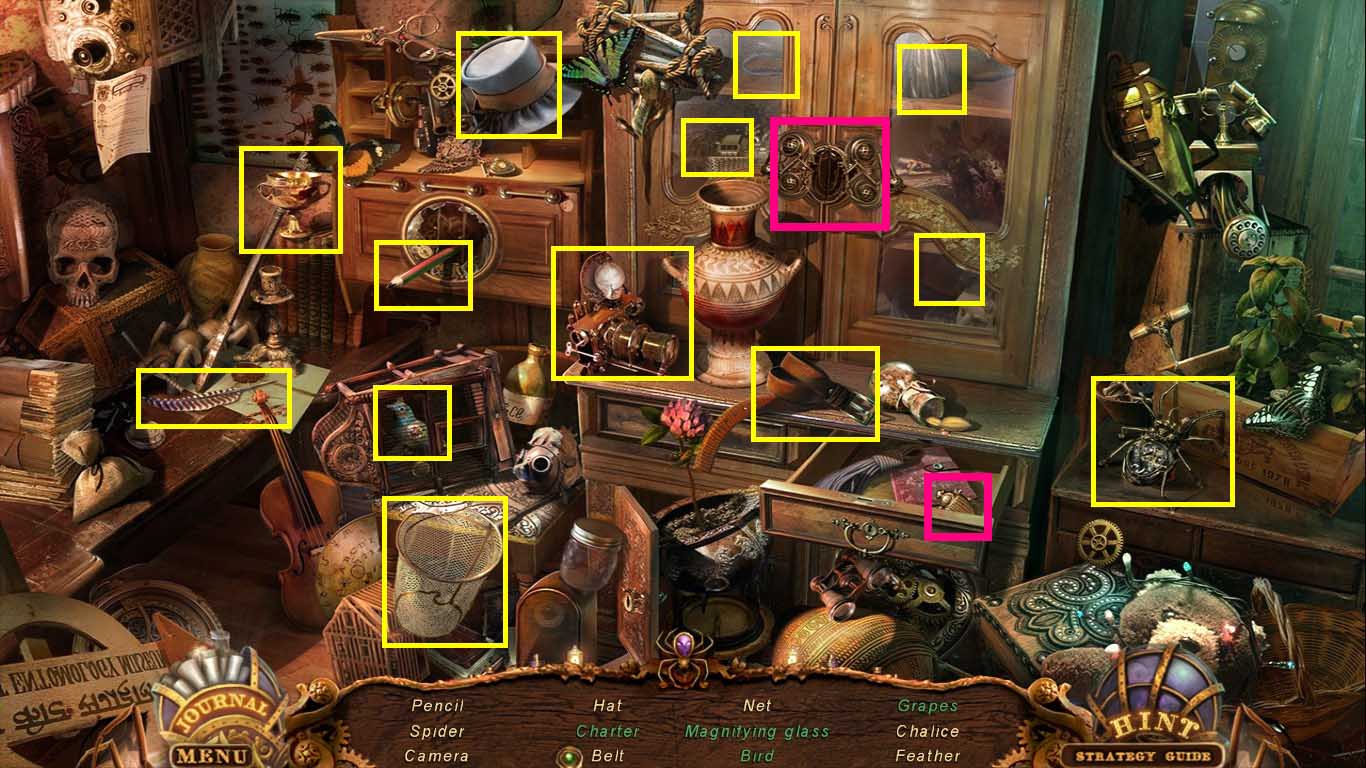This screenshot has width=1366, height=768.
Task: Click the word Pencil in the object list
Action: click(x=438, y=705)
